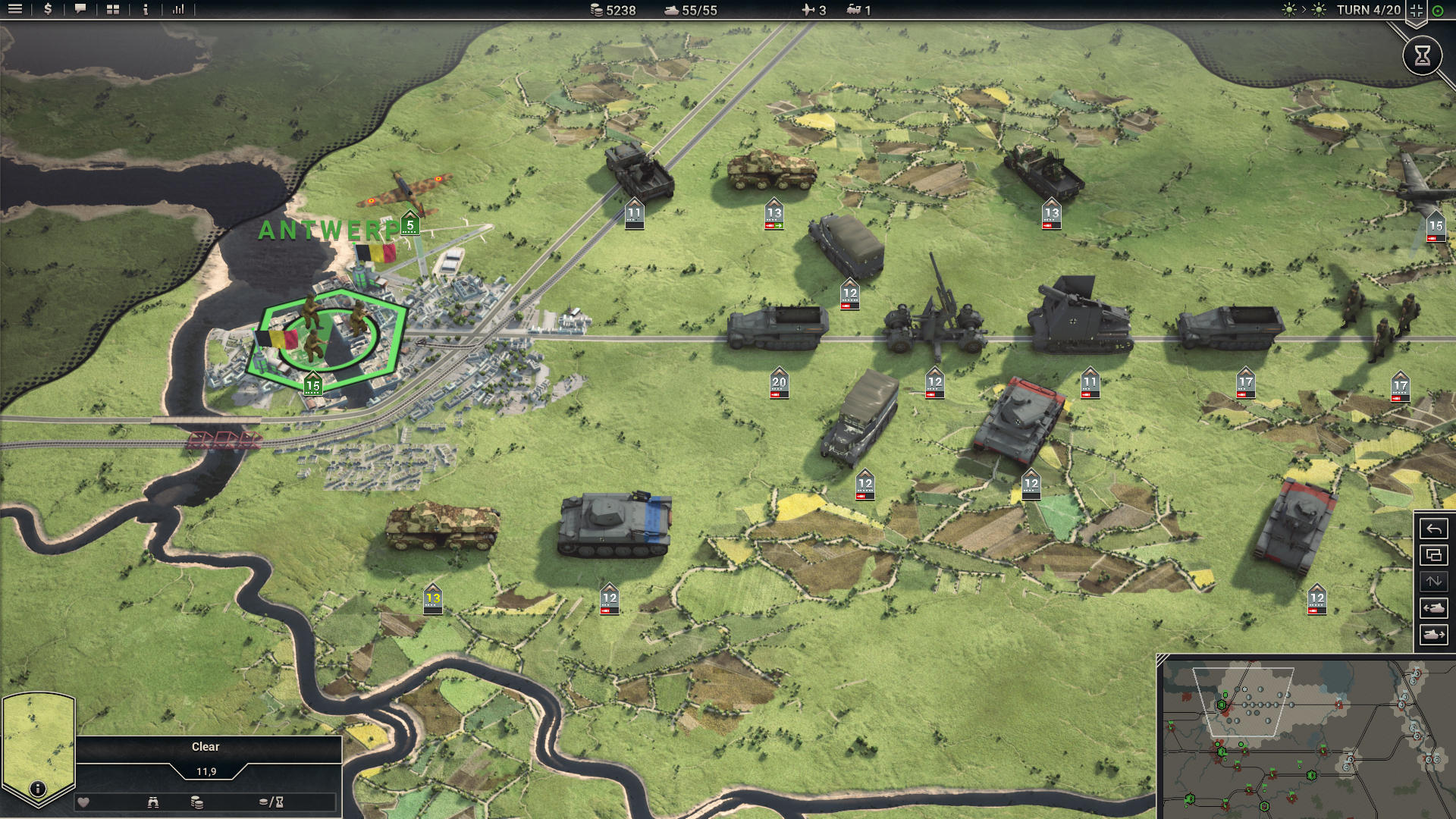Show the scenario info via the i icon
Image resolution: width=1456 pixels, height=819 pixels.
coord(146,10)
